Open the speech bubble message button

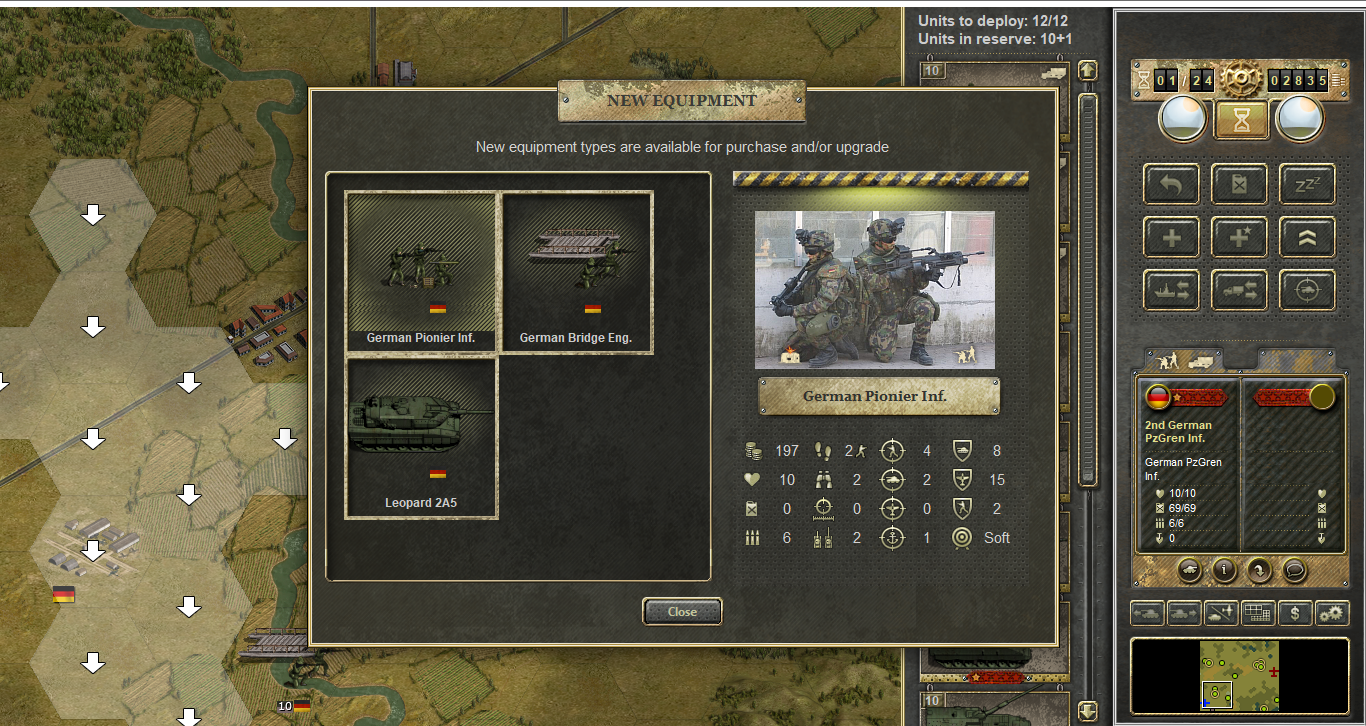(x=1294, y=570)
